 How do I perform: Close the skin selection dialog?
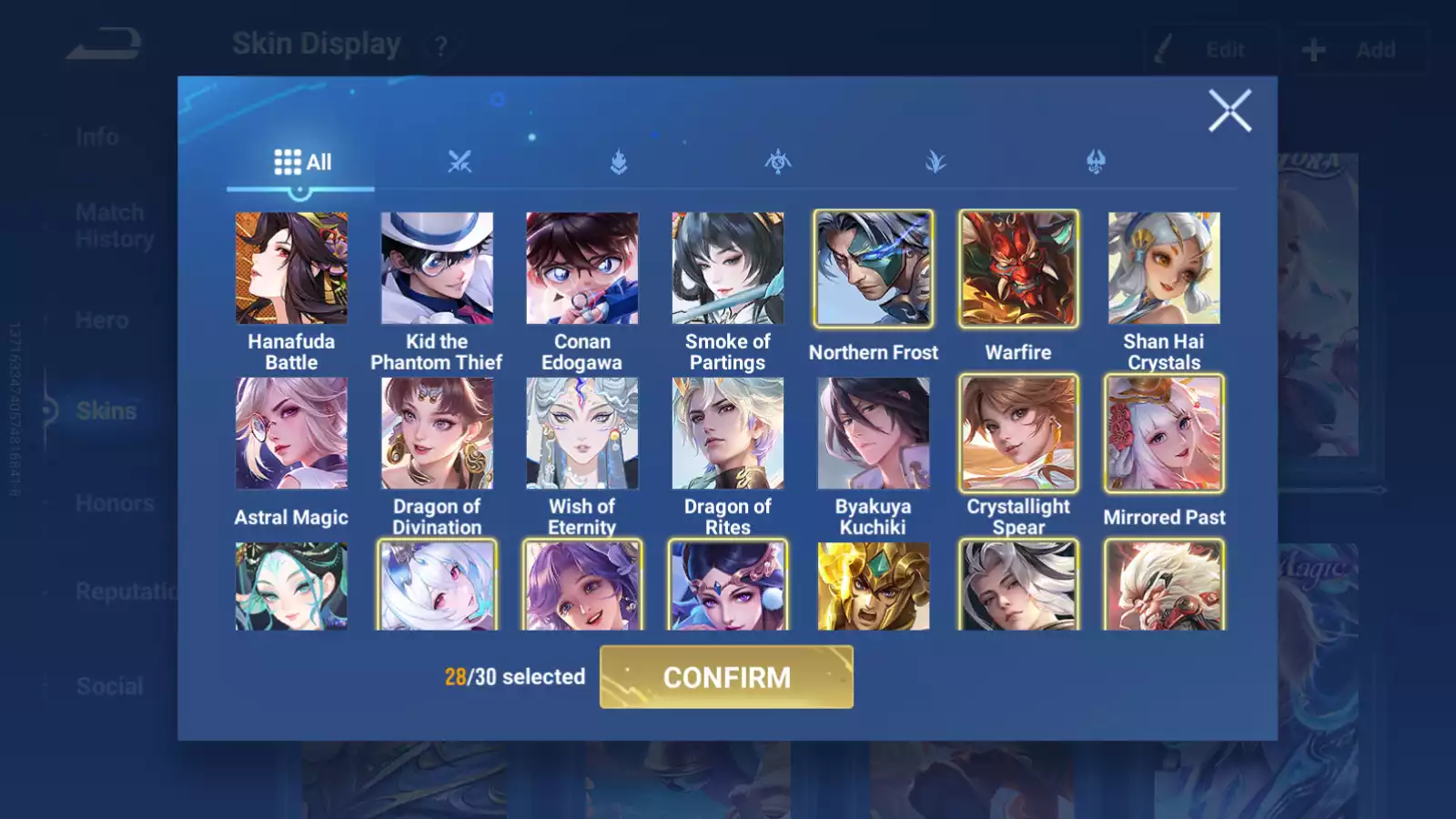click(1230, 111)
